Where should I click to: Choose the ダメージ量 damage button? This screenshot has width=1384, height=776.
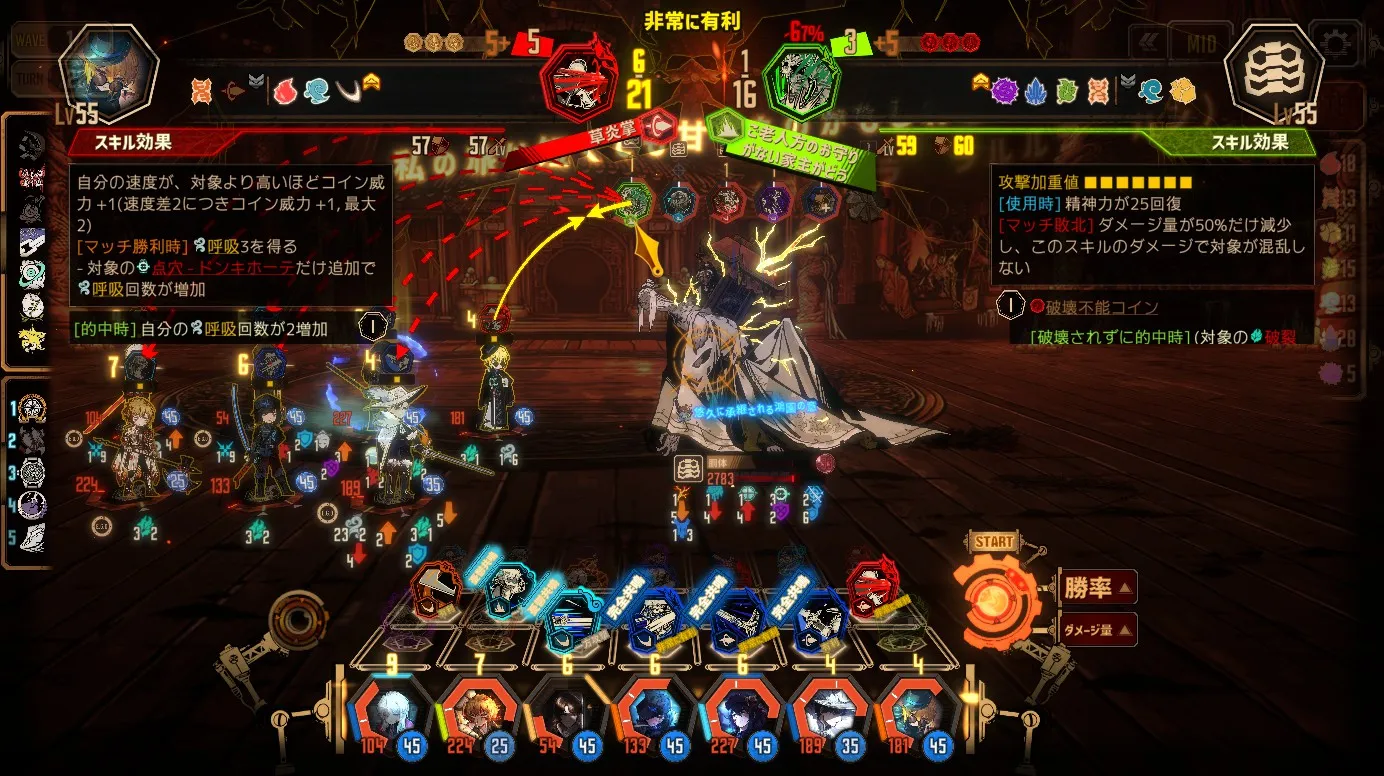pos(1097,630)
